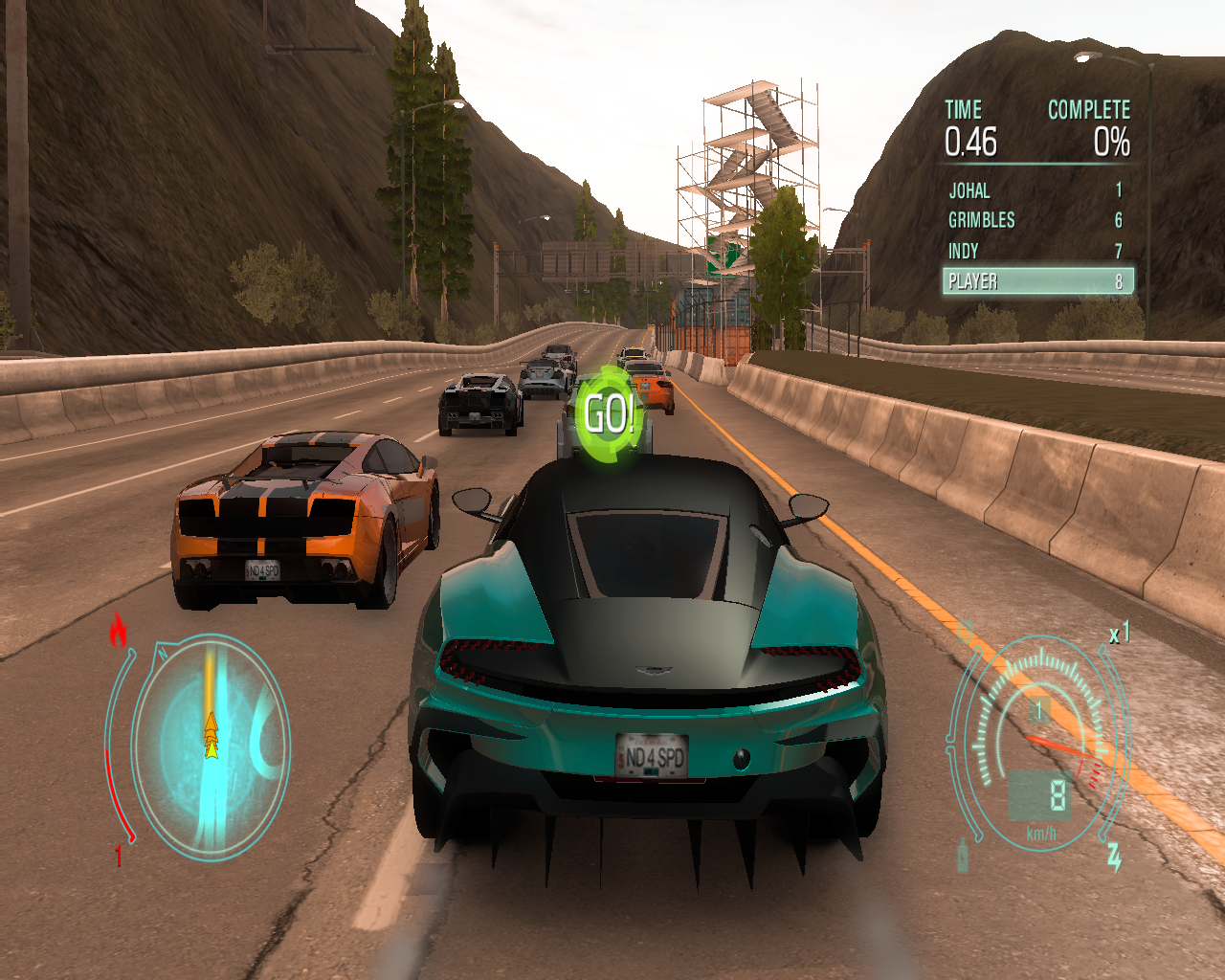Choose the INDY row in standings
The image size is (1225, 980).
[x=1036, y=251]
